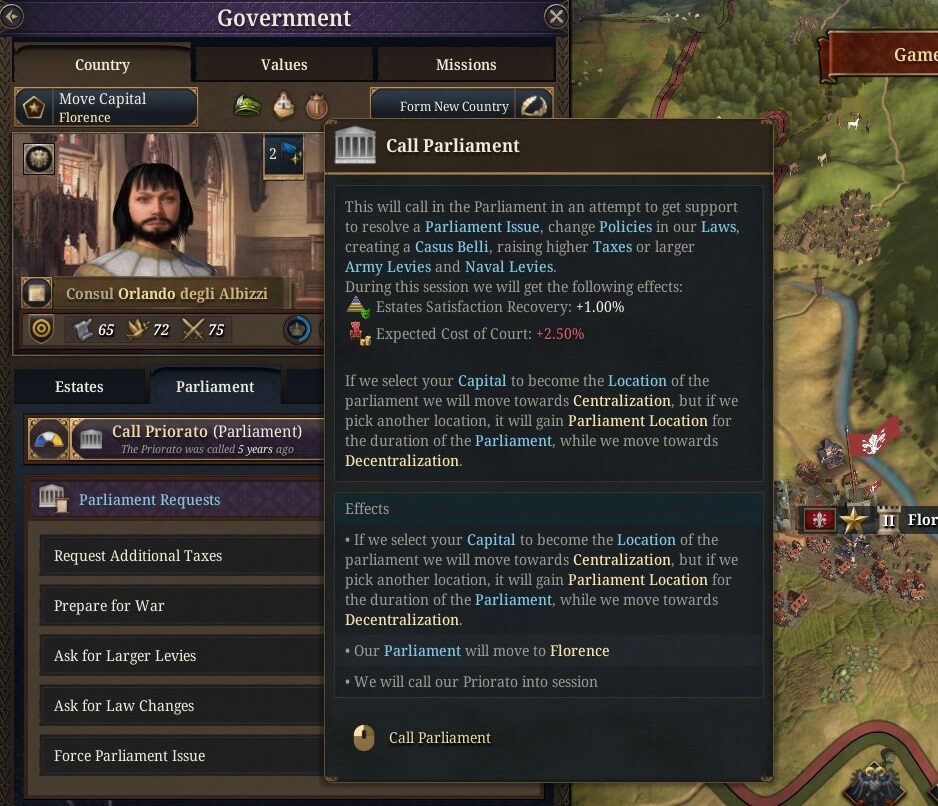Screen dimensions: 938x806
Task: Choose Form New Country
Action: click(x=454, y=107)
